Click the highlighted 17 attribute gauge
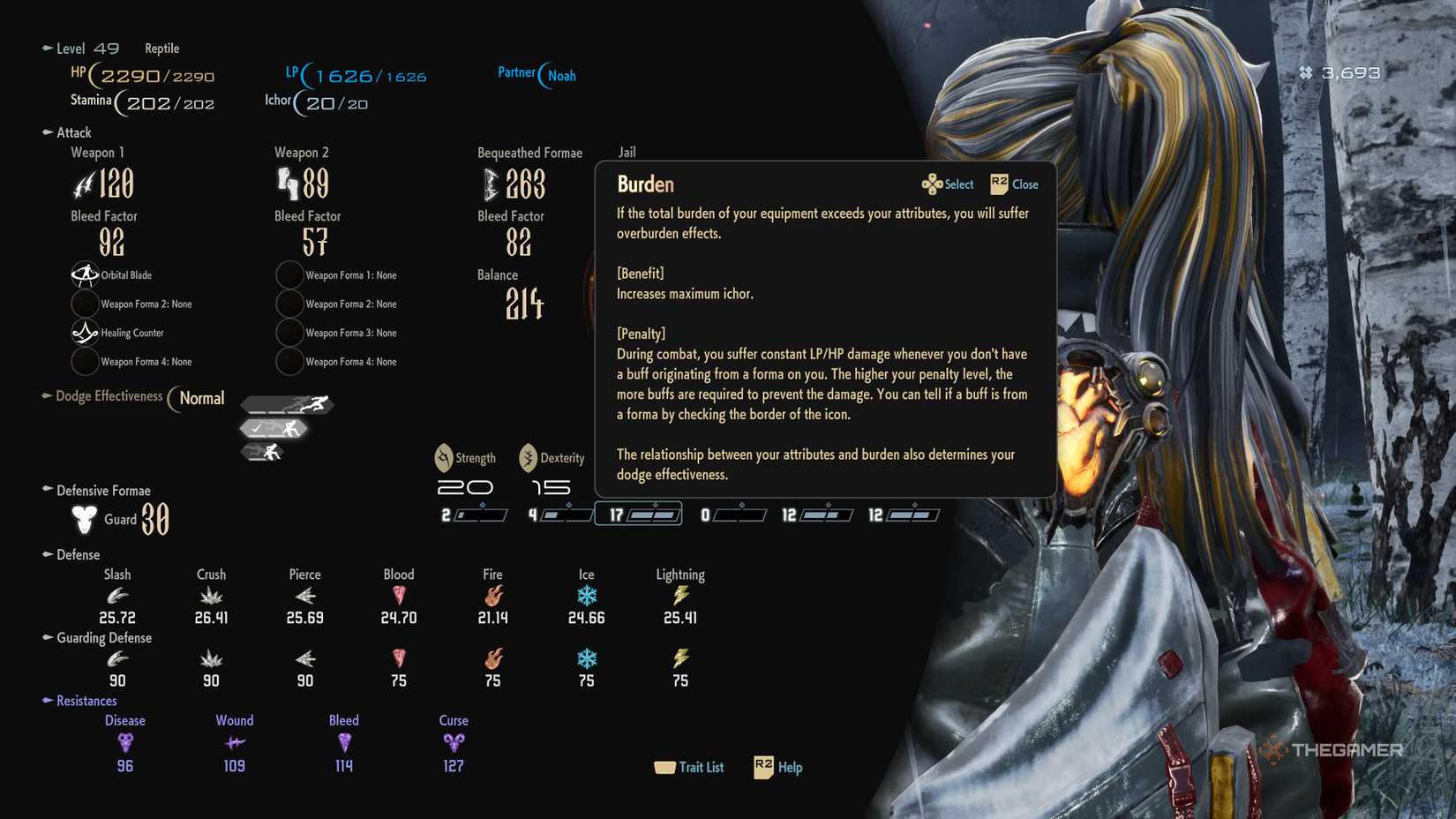Screen dimensions: 1456x819 click(638, 513)
